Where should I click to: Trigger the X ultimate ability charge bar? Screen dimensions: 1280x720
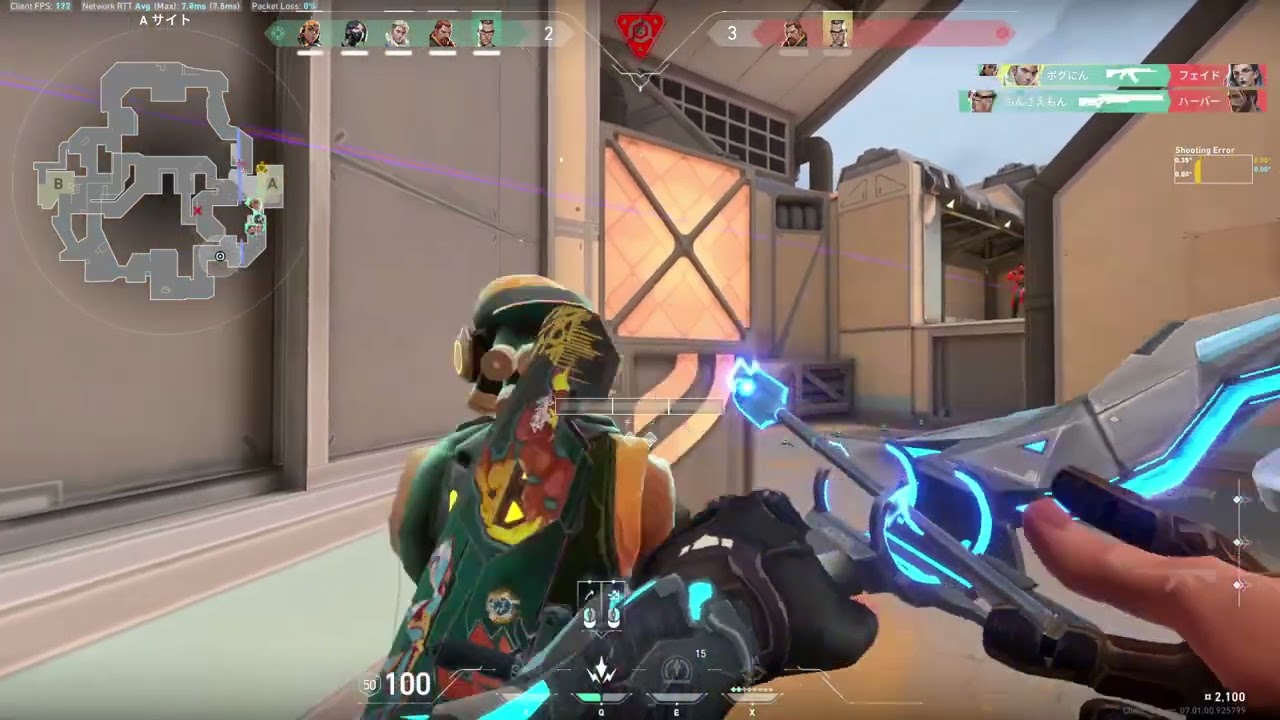tap(752, 690)
